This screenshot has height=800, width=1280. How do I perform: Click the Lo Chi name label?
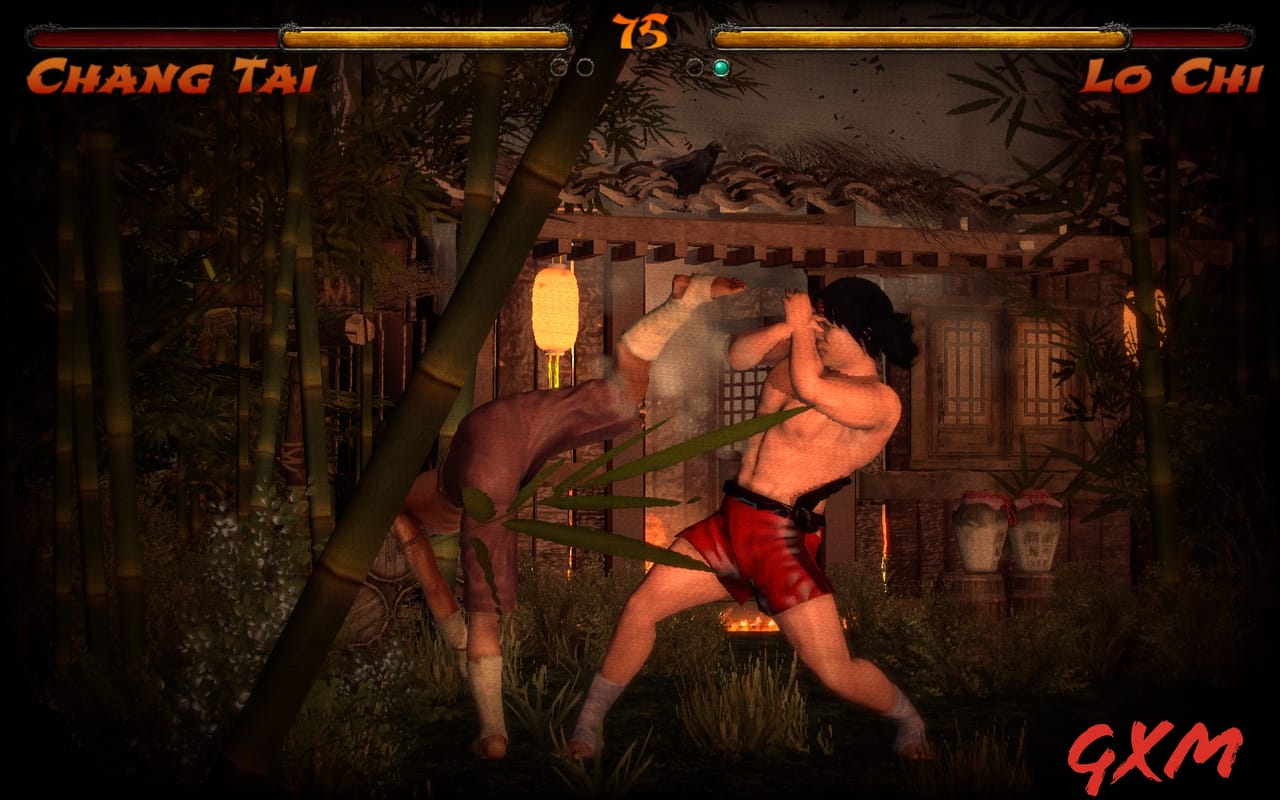coord(1175,72)
